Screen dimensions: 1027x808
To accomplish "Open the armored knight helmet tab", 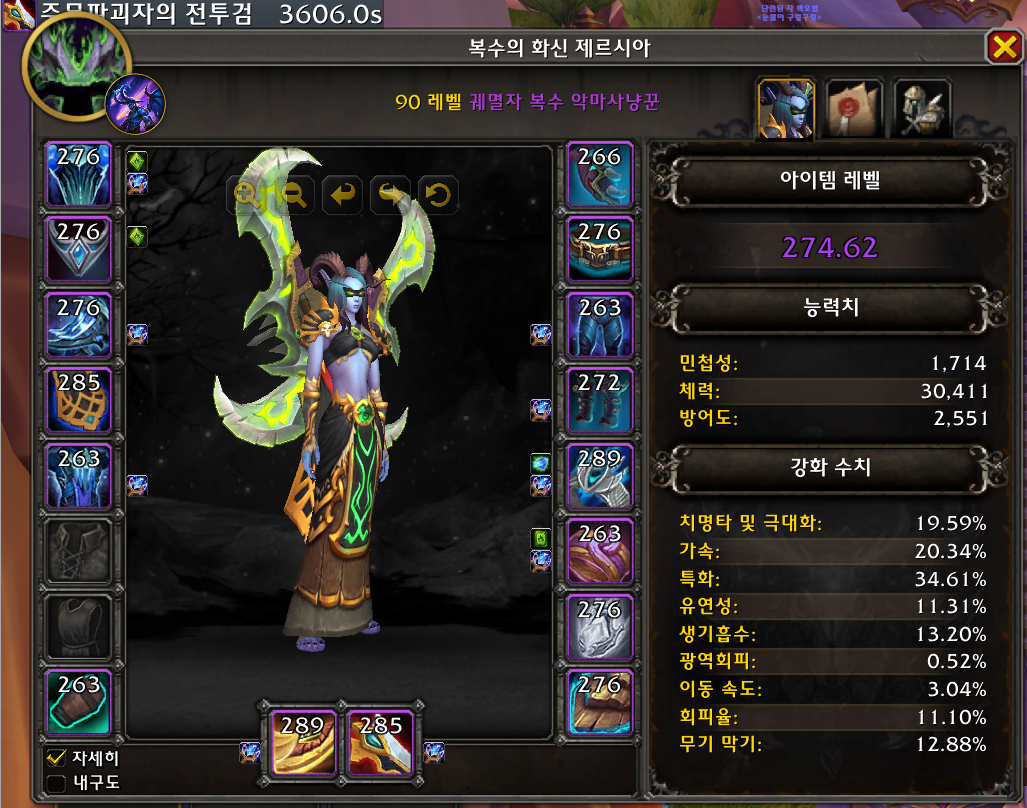I will tap(921, 108).
